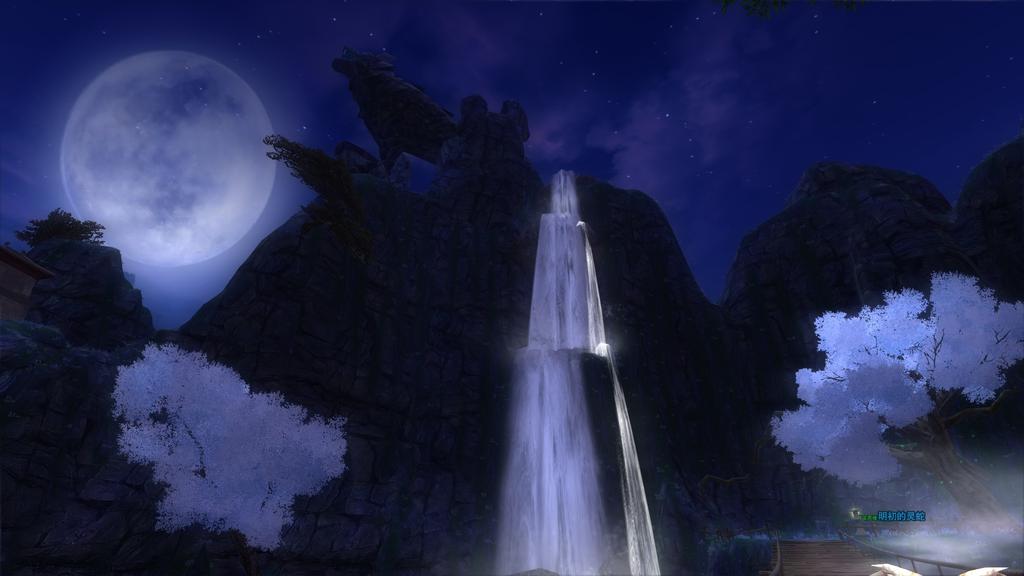This screenshot has height=576, width=1024.
Task: Select the 明初的灵蛇 name label
Action: (901, 516)
